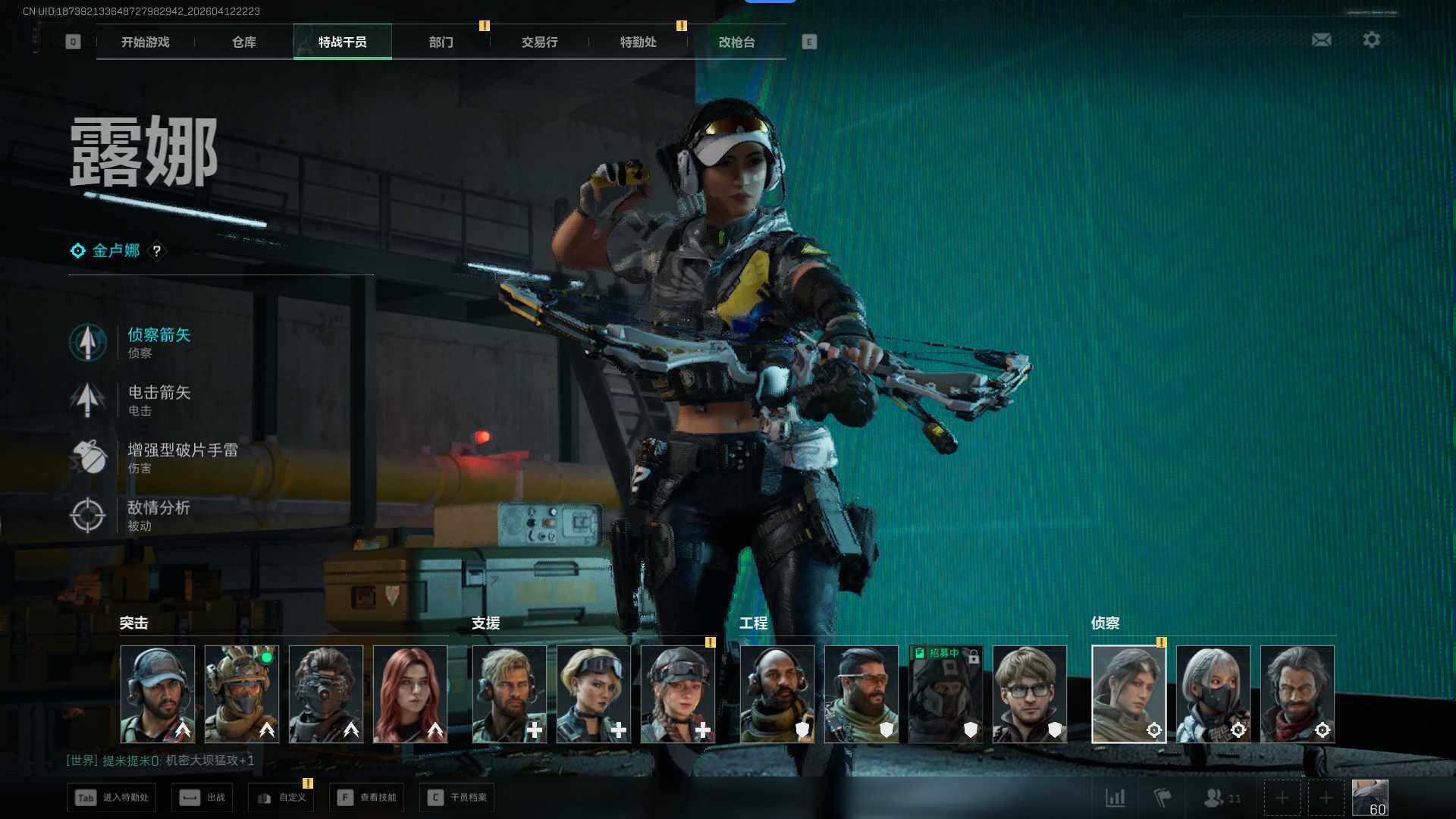Select the 电击箭矢 skill
The width and height of the screenshot is (1456, 819).
click(x=158, y=400)
